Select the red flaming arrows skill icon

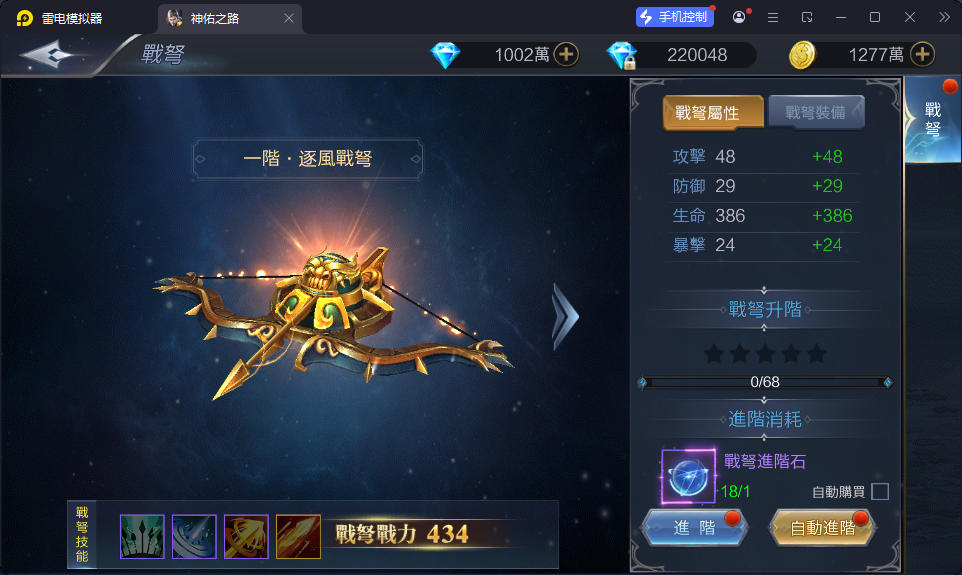click(x=298, y=537)
